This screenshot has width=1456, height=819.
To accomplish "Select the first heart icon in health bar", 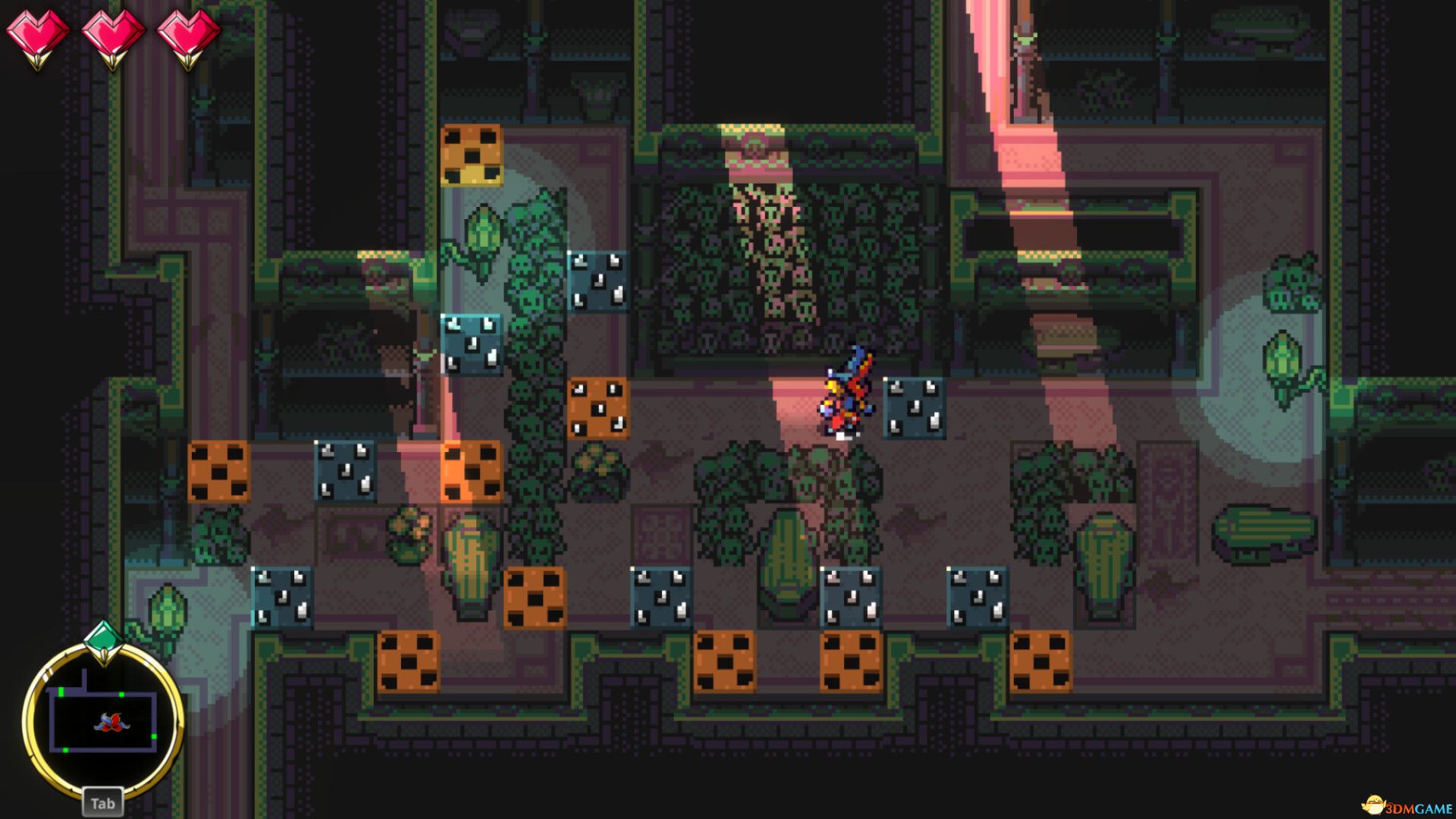I will 37,32.
